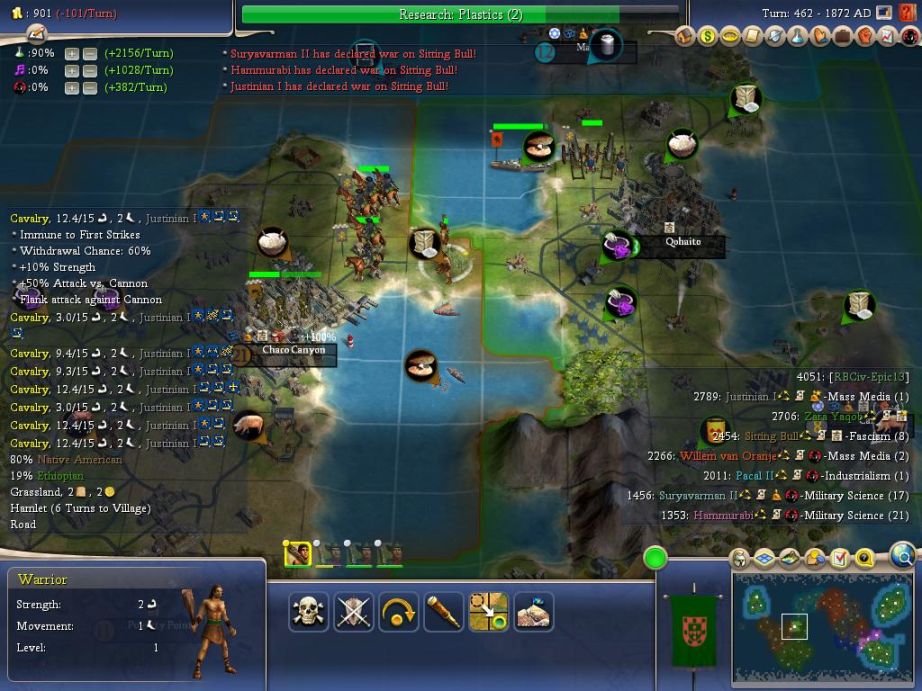
Task: Select the spyglass explore action
Action: pos(443,612)
